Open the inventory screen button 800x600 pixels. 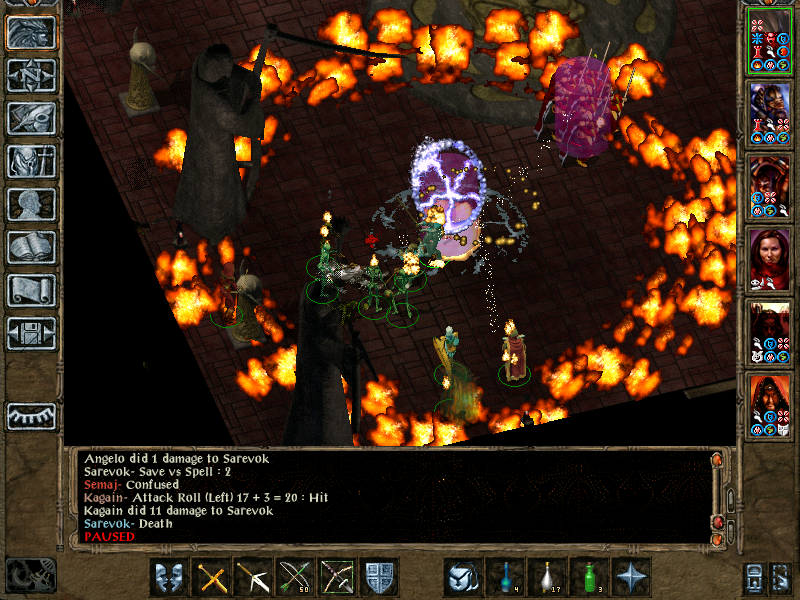tap(31, 162)
